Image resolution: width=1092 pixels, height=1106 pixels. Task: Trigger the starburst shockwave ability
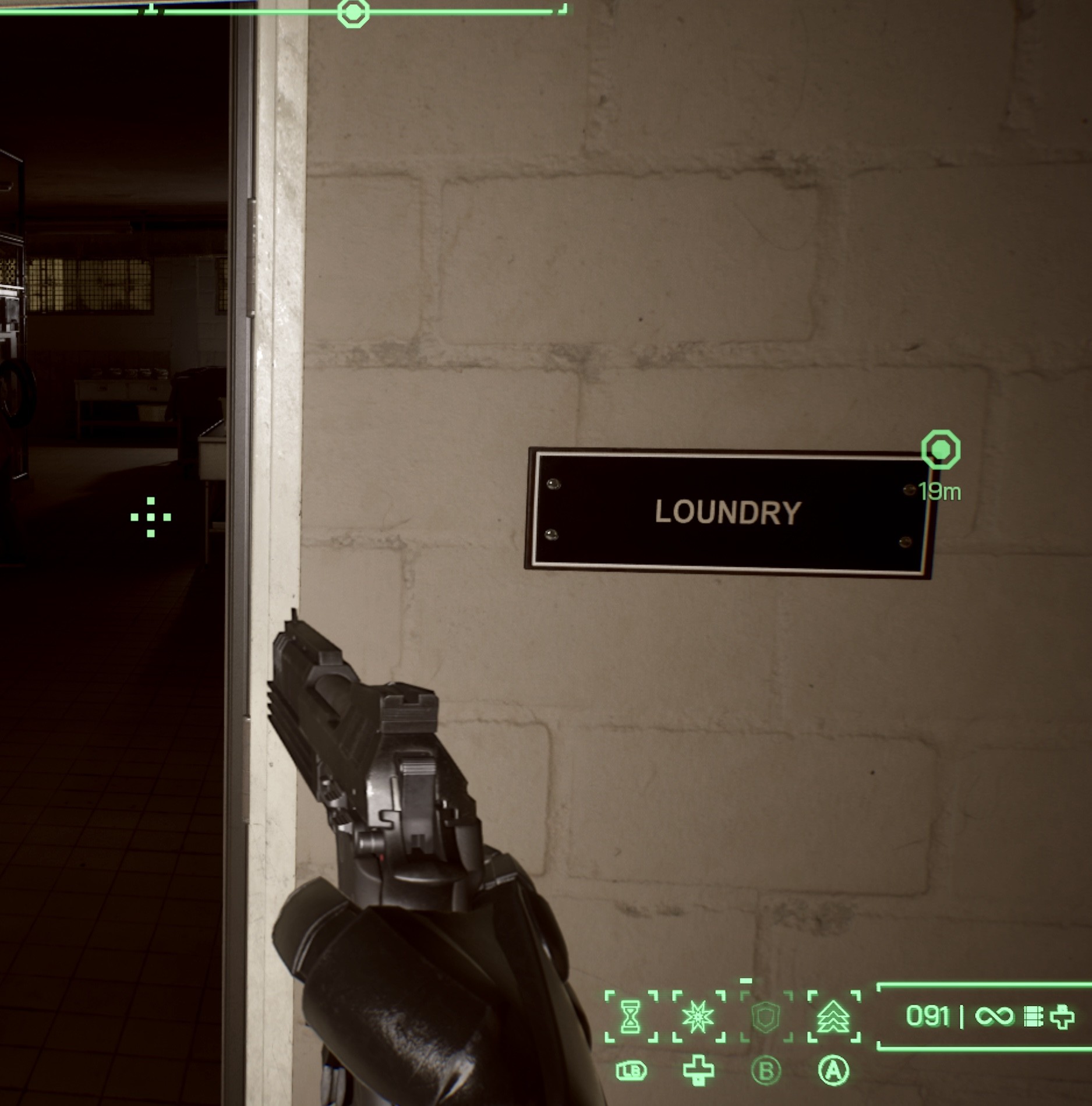tap(698, 1016)
